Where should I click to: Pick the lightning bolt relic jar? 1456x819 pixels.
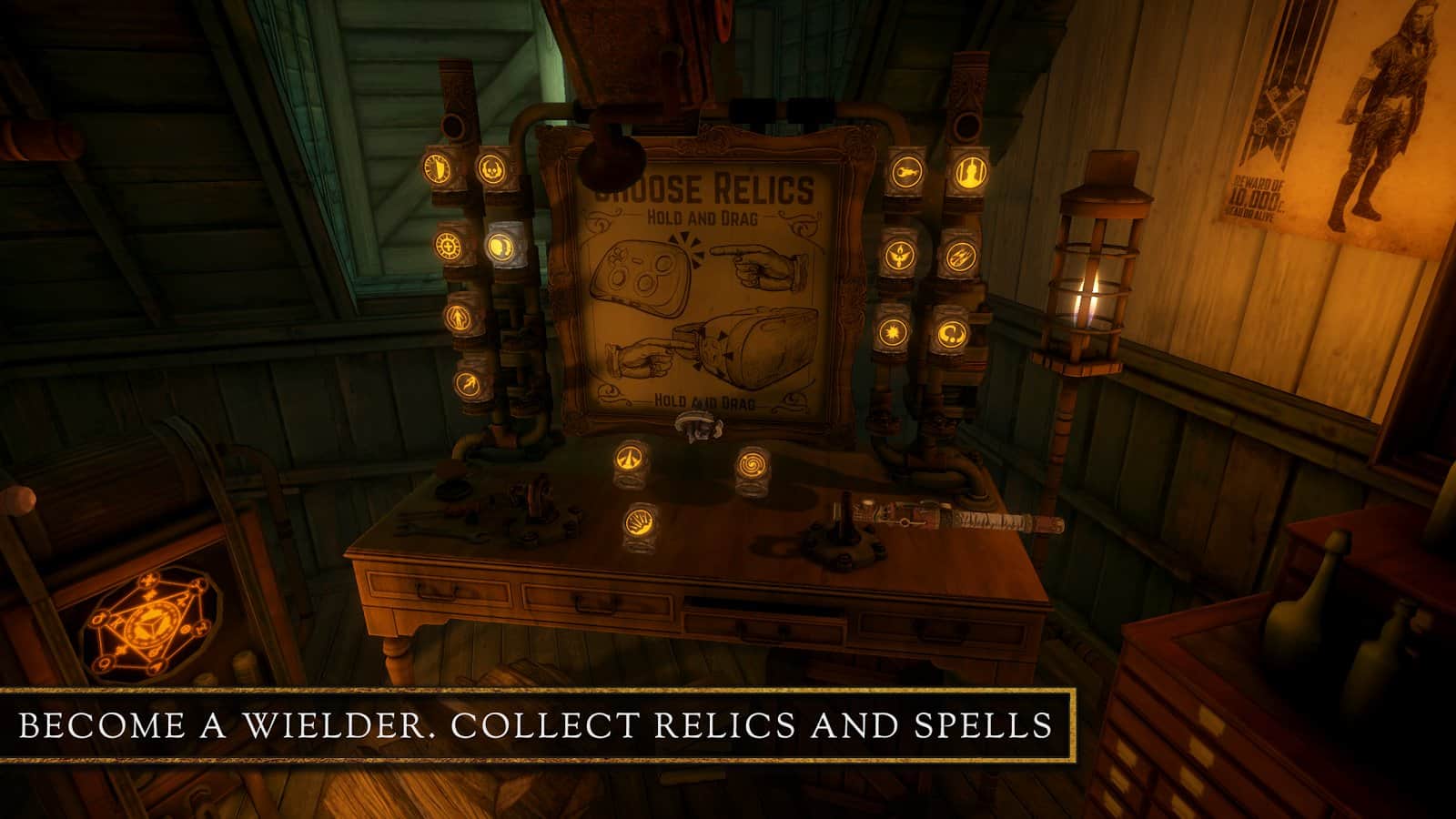468,382
